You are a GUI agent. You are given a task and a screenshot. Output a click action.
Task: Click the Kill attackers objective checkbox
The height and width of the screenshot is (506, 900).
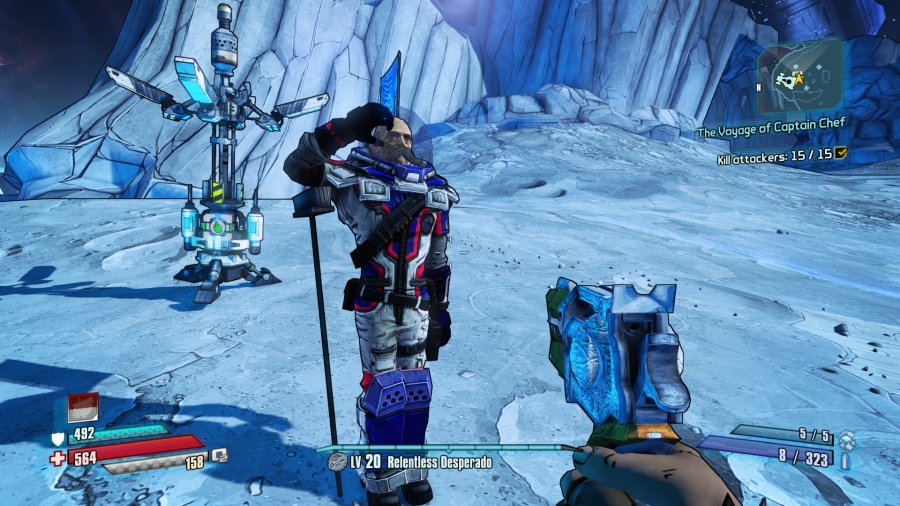pyautogui.click(x=841, y=153)
